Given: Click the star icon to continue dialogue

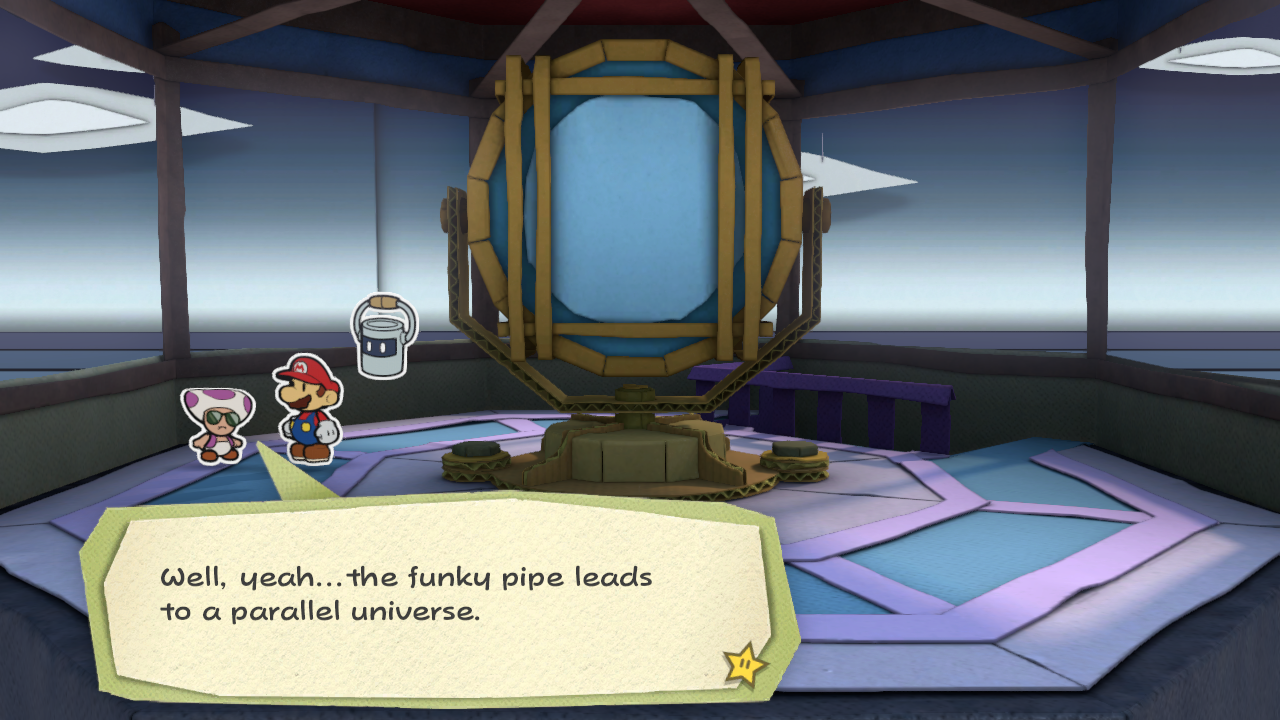Looking at the screenshot, I should (x=744, y=665).
